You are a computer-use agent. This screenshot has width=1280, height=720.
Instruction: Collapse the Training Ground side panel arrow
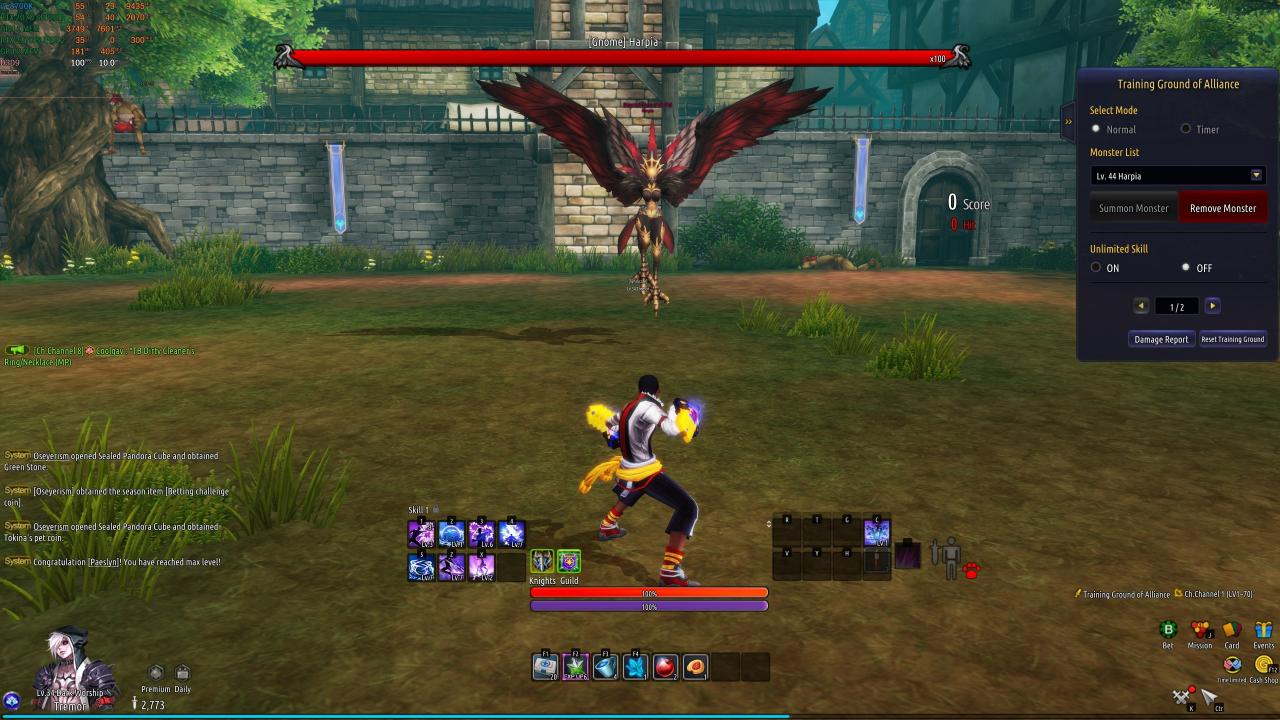[x=1068, y=122]
